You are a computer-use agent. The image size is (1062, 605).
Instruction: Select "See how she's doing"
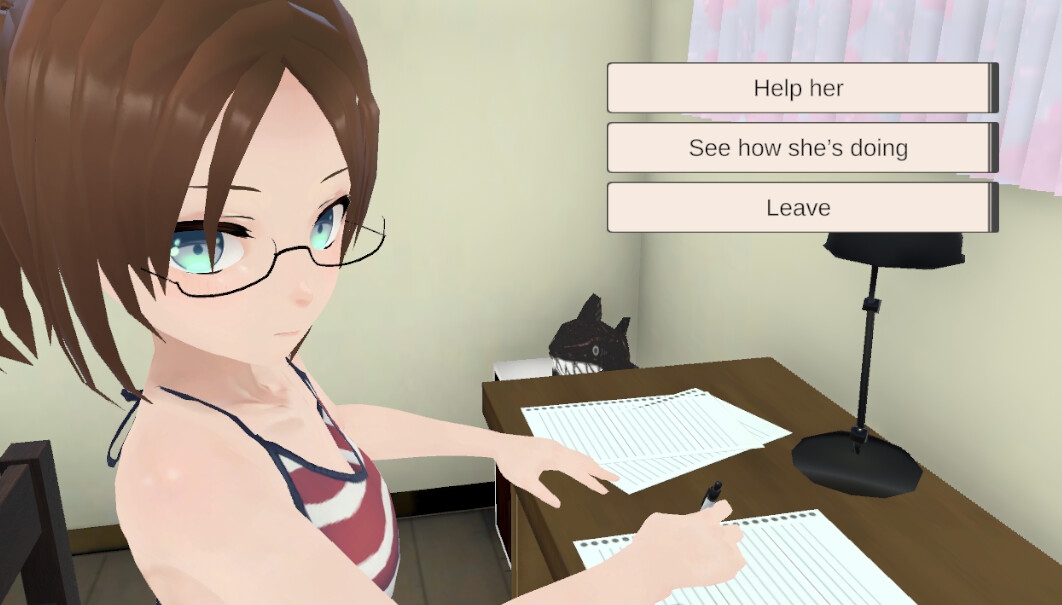point(799,148)
